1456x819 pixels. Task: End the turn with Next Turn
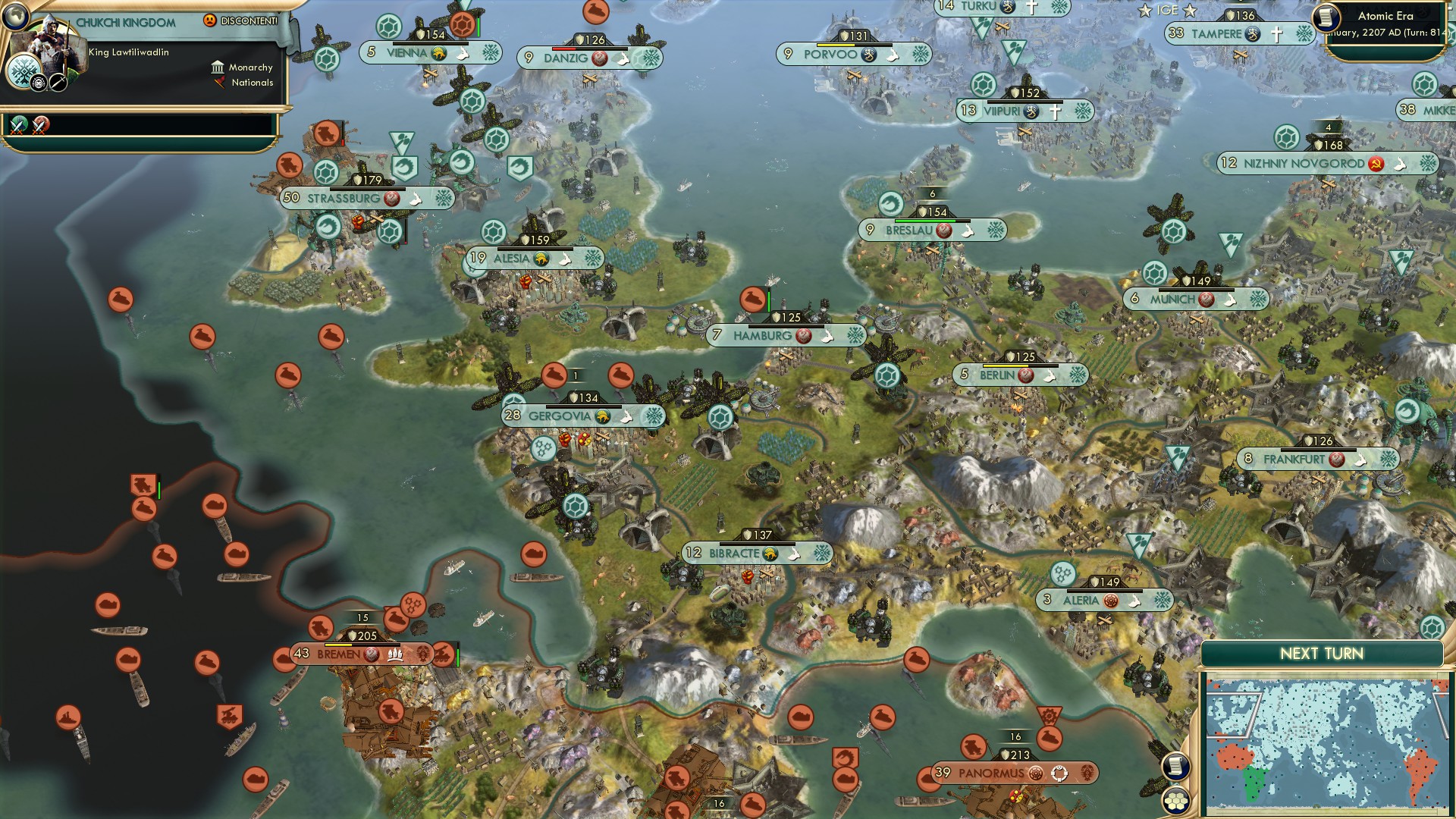(1321, 654)
